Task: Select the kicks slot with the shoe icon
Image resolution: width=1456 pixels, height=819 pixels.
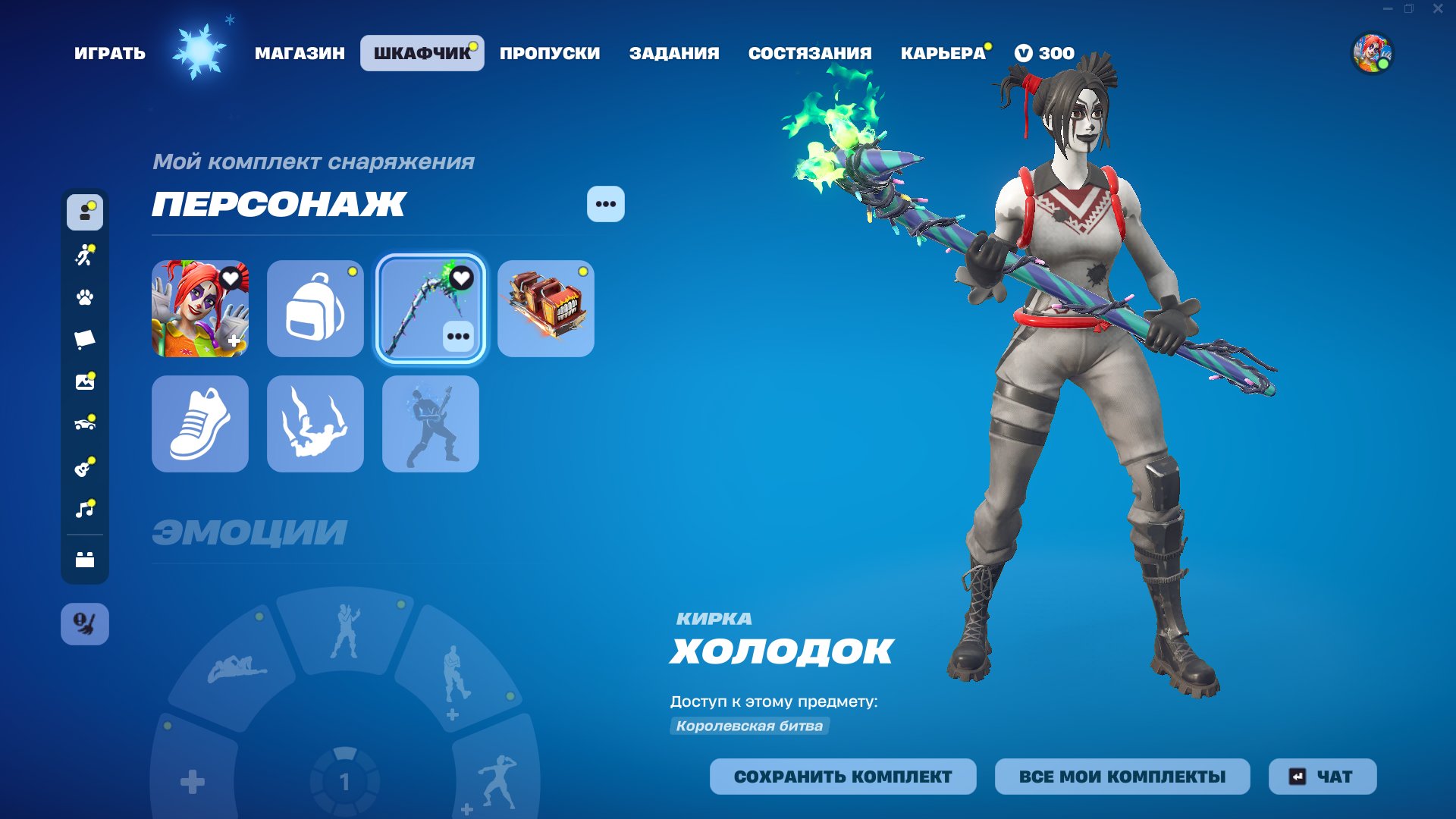Action: coord(199,424)
